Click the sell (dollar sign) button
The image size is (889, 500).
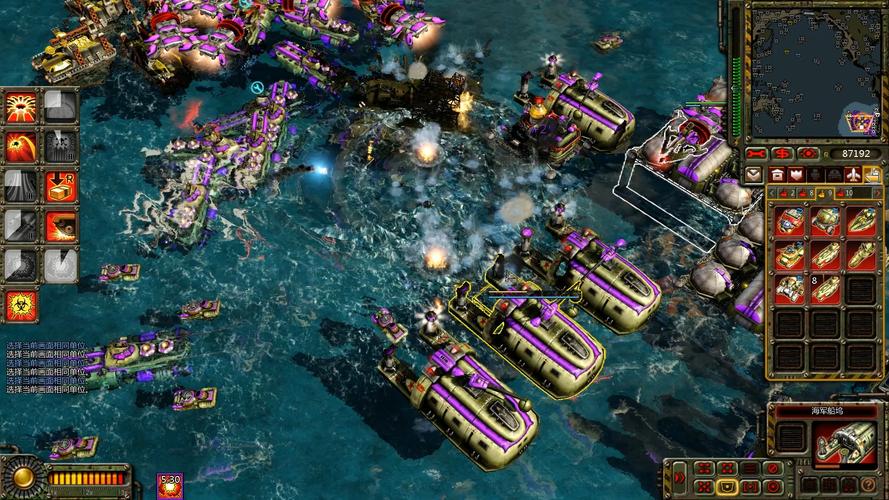point(784,154)
